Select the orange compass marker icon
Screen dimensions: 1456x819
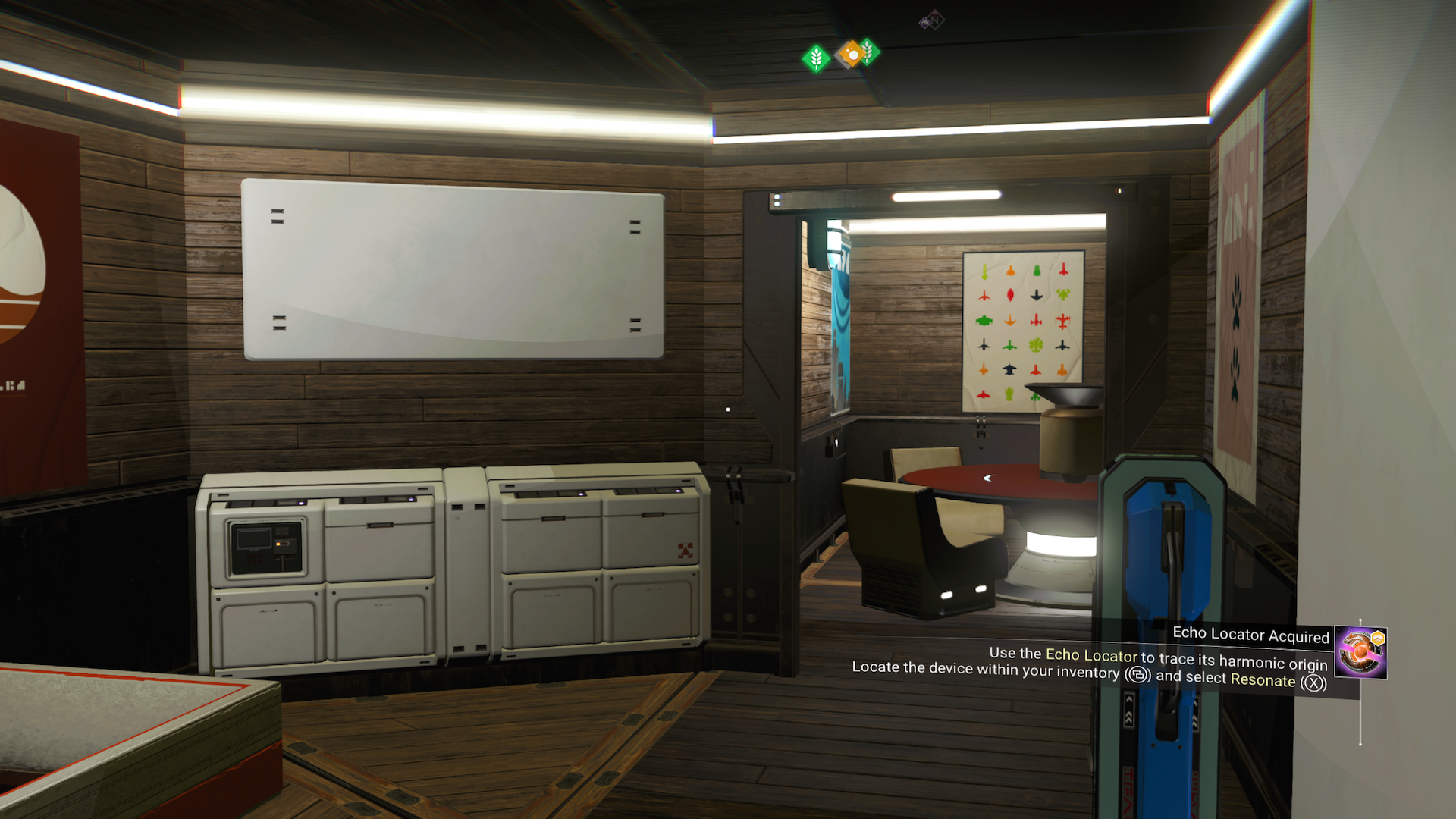852,55
